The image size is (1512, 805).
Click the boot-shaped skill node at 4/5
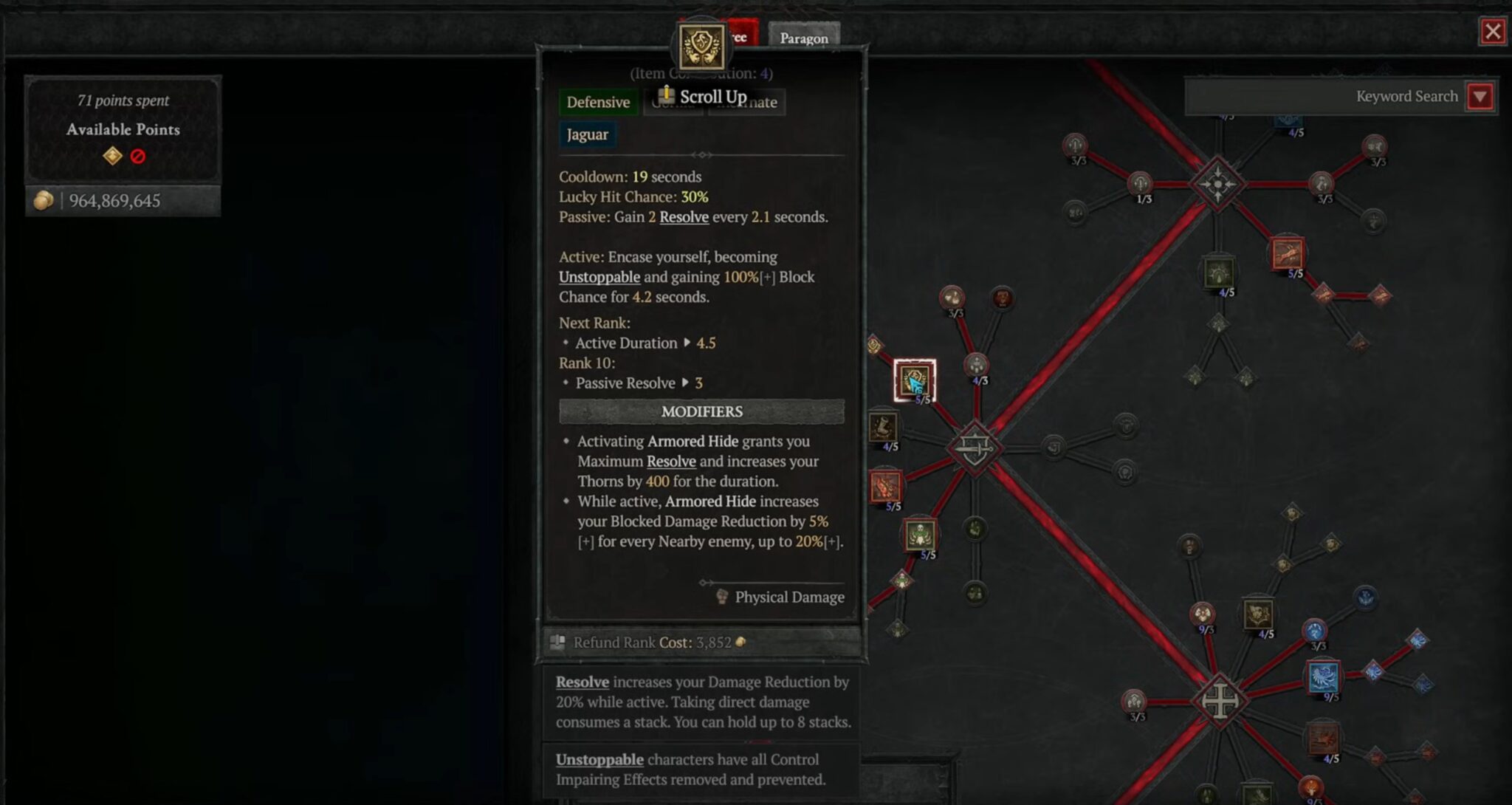(x=886, y=428)
